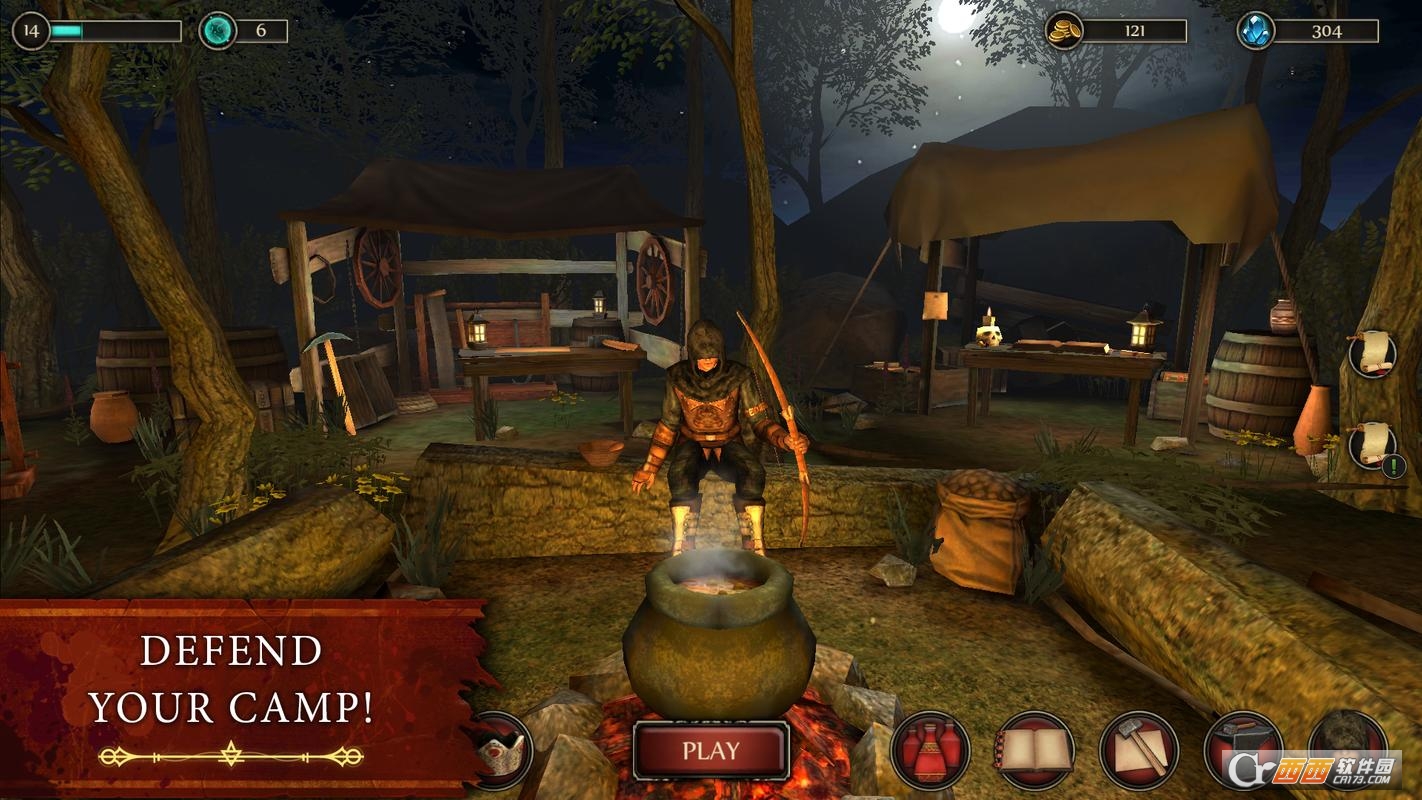Select the hammer and parchment crafting icon
1422x800 pixels.
point(1139,751)
